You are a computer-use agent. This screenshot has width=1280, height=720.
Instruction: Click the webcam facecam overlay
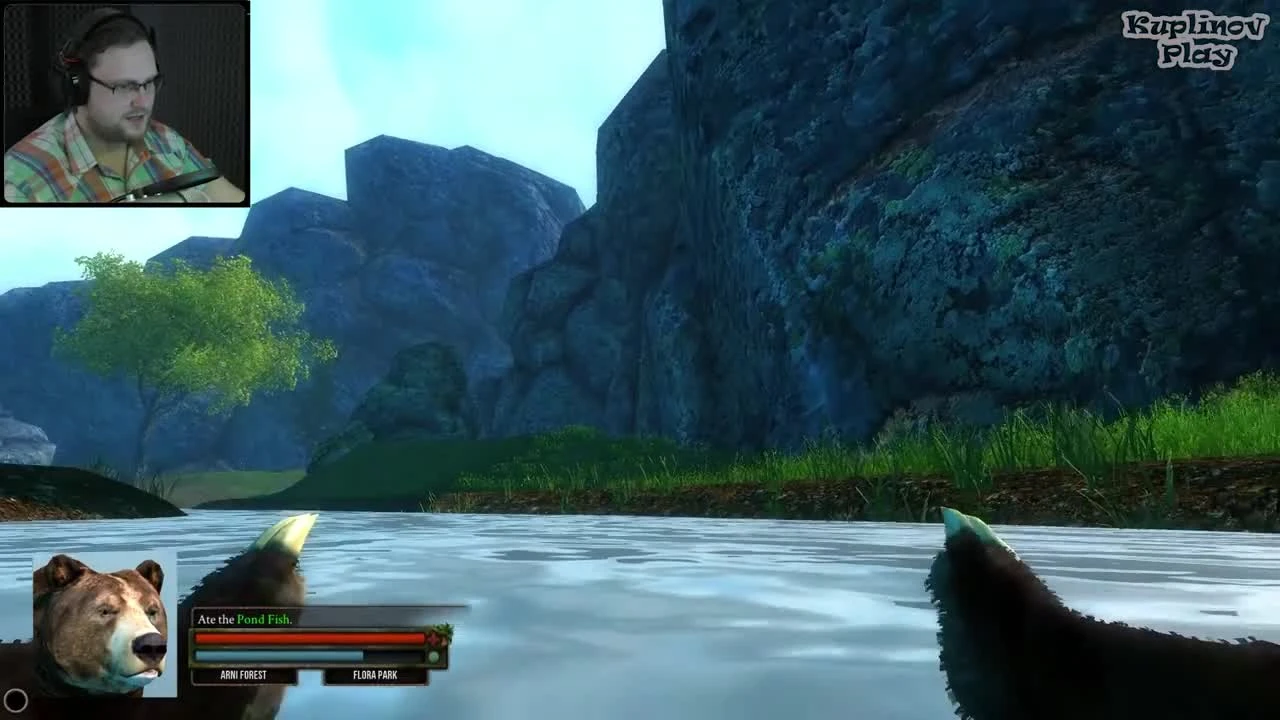[125, 105]
